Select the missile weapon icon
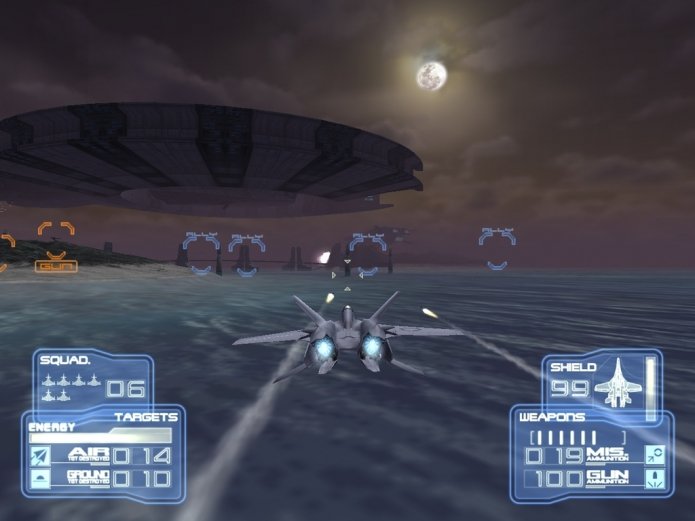 point(656,456)
